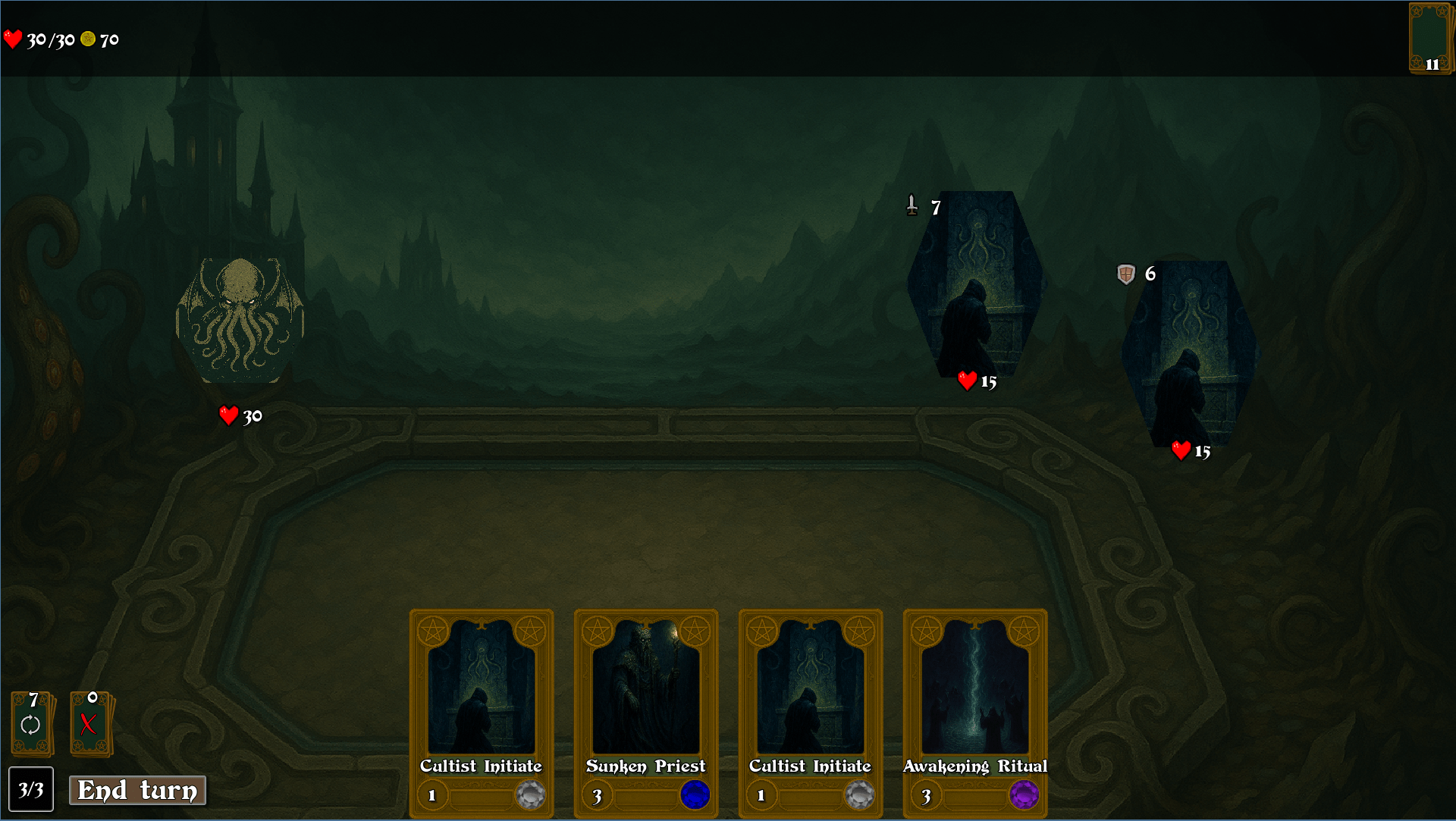Click the shield icon on the right enemy
This screenshot has width=1456, height=821.
pos(1125,274)
